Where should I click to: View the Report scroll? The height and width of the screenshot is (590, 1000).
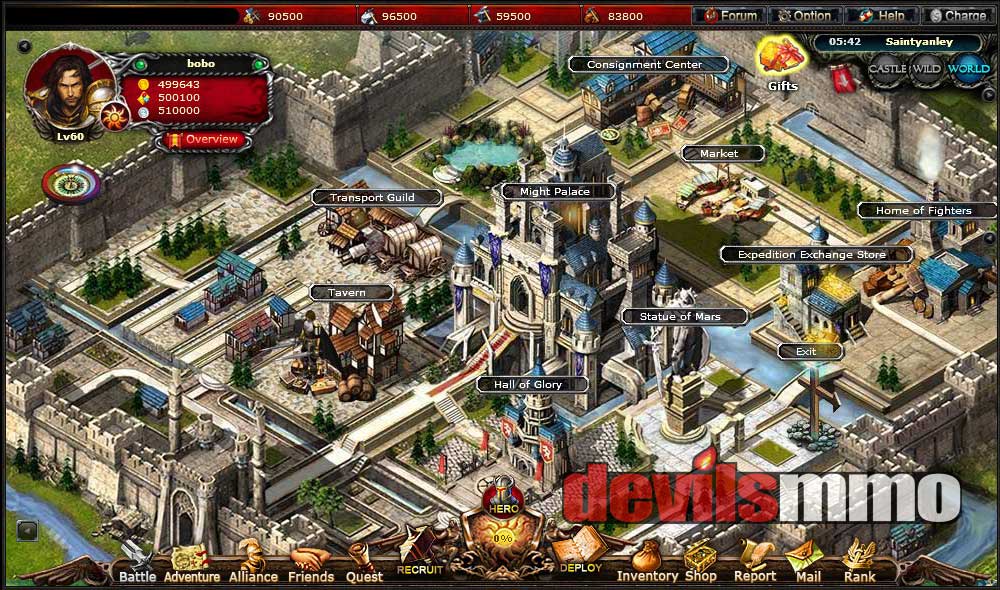(755, 562)
